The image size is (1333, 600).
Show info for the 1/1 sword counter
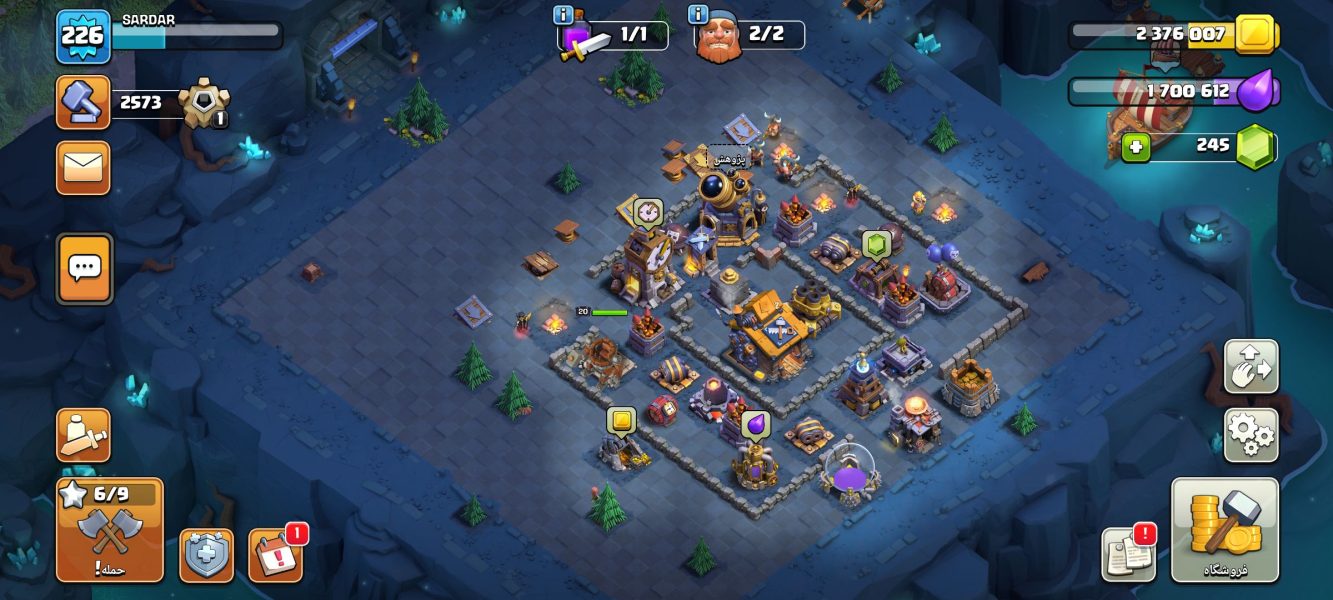562,15
